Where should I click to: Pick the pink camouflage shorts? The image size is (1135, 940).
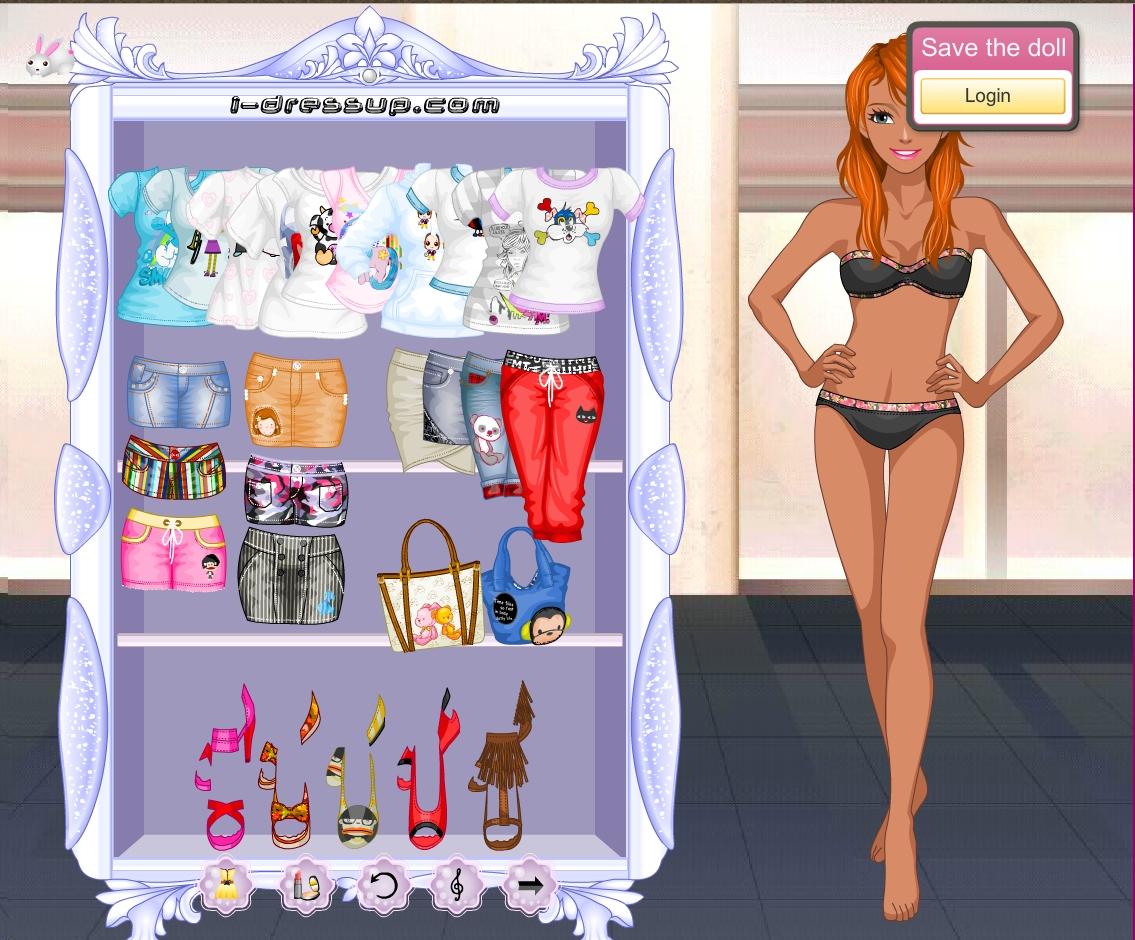click(296, 492)
